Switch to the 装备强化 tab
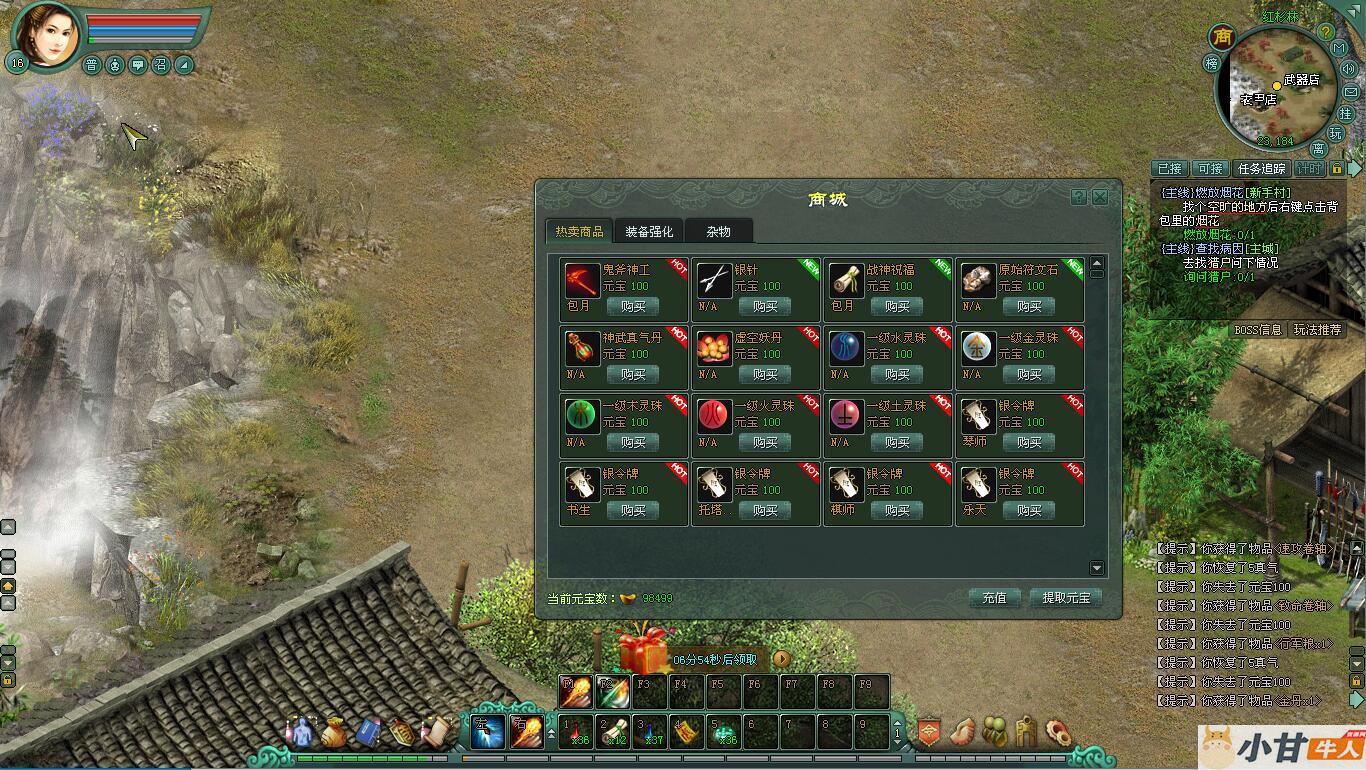 (x=649, y=232)
